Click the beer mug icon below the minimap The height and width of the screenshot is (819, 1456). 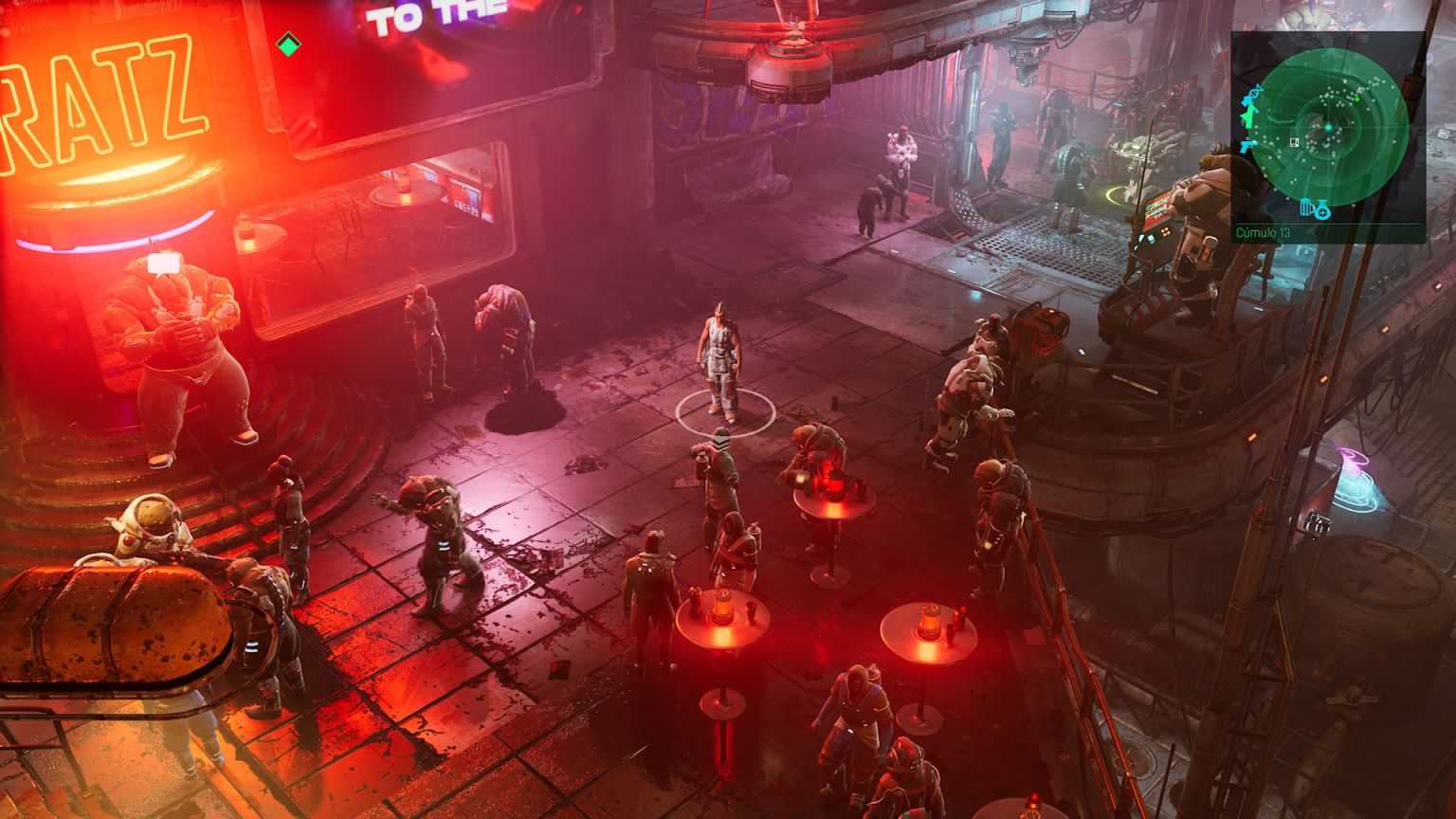click(x=1307, y=206)
